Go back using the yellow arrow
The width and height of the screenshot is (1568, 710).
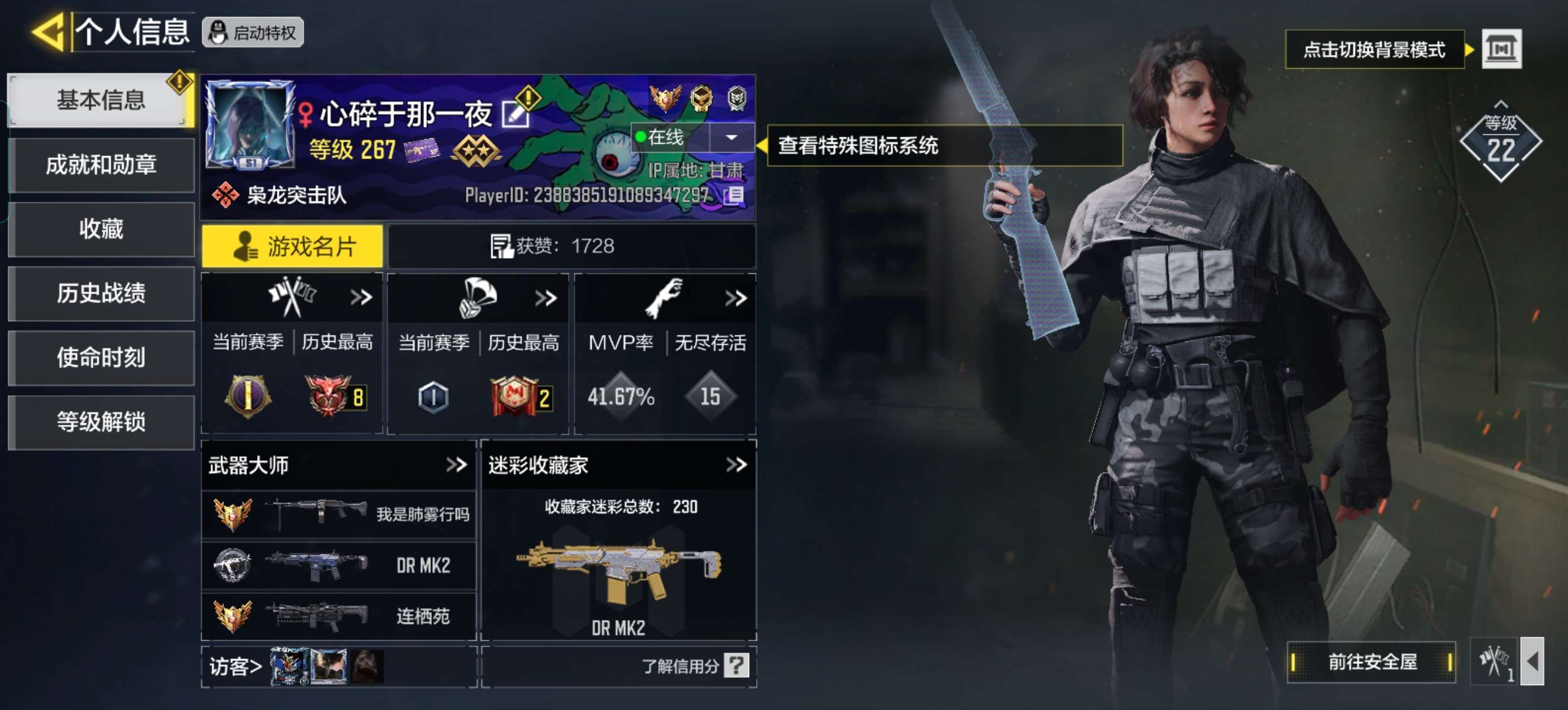(x=47, y=32)
